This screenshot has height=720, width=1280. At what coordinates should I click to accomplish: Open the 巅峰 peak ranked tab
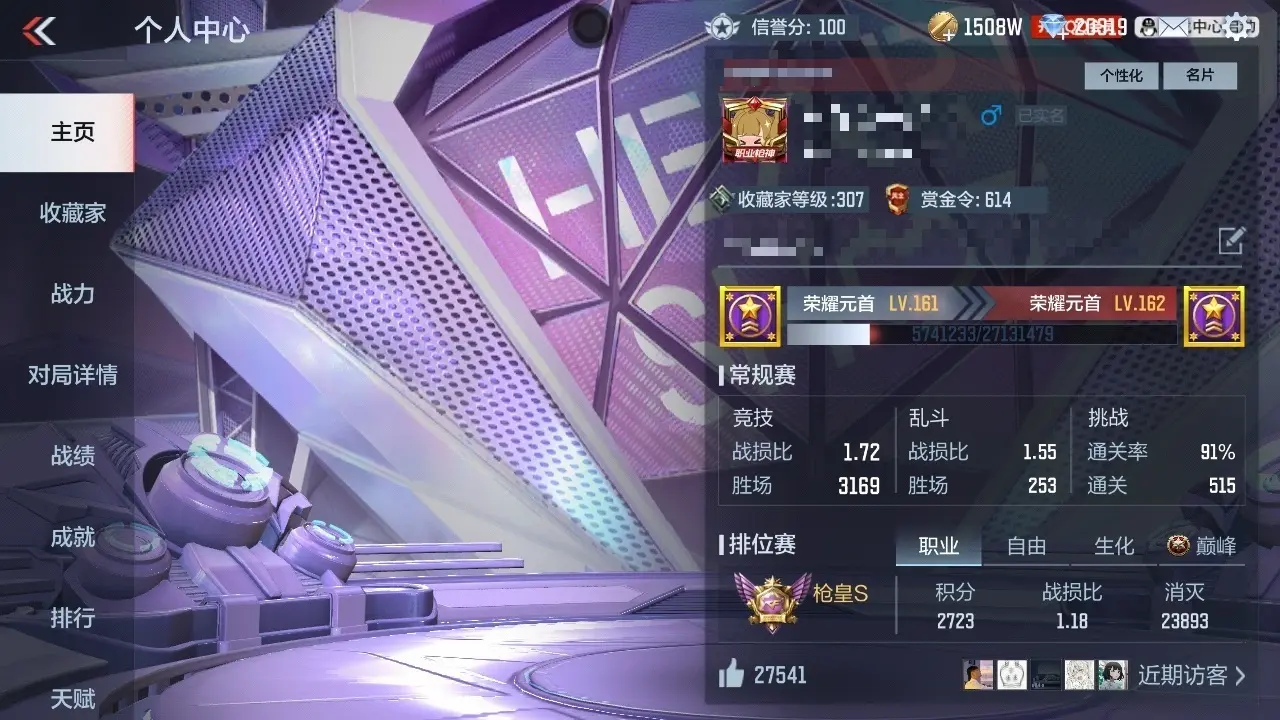click(1202, 546)
